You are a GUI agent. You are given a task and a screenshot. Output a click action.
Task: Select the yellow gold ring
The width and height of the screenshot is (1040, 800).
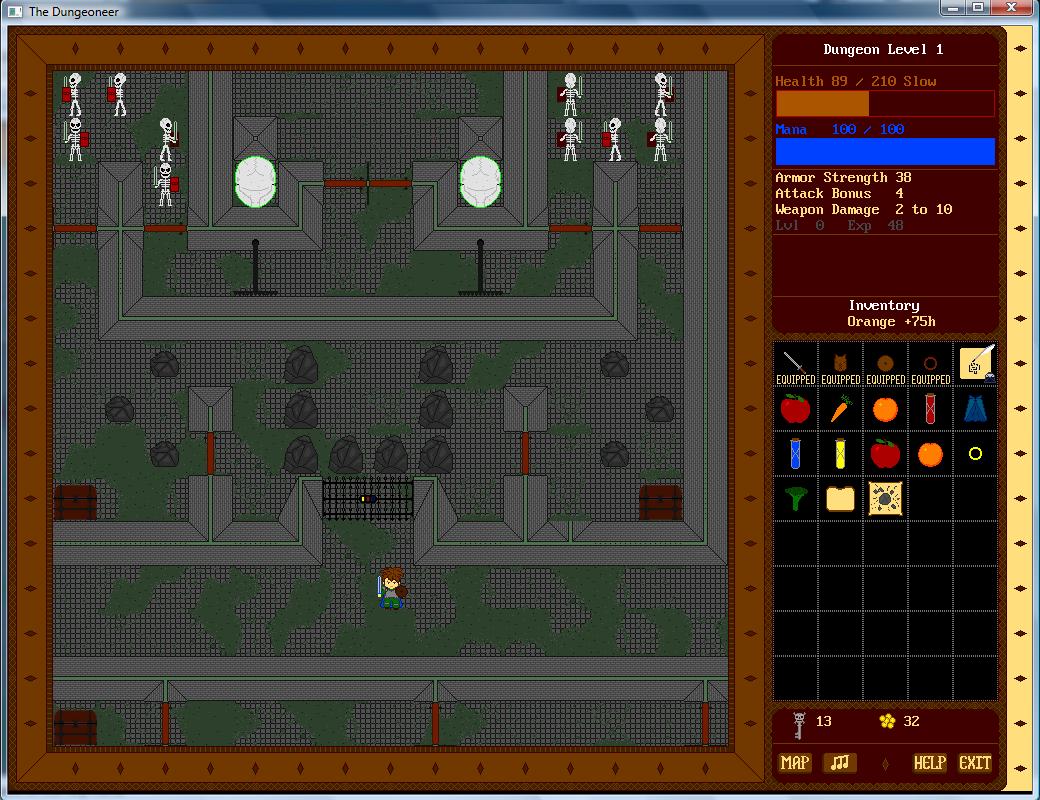point(976,454)
